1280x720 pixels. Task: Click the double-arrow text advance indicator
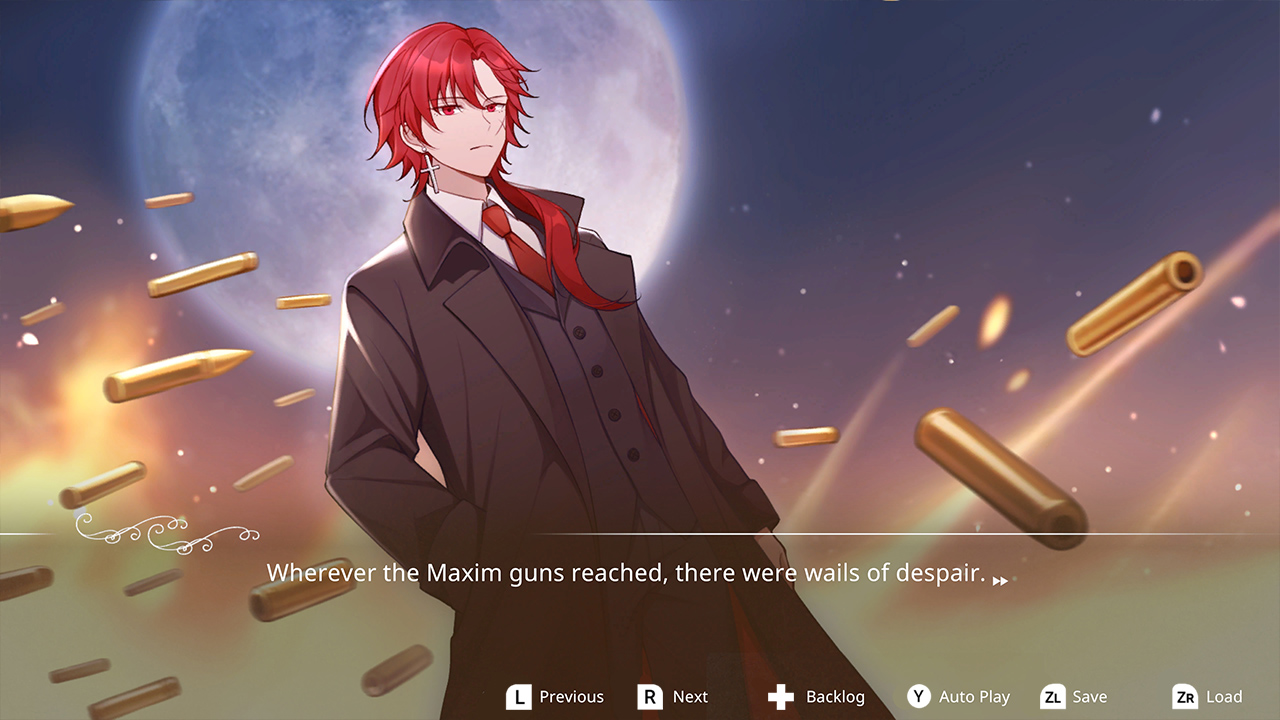(998, 578)
